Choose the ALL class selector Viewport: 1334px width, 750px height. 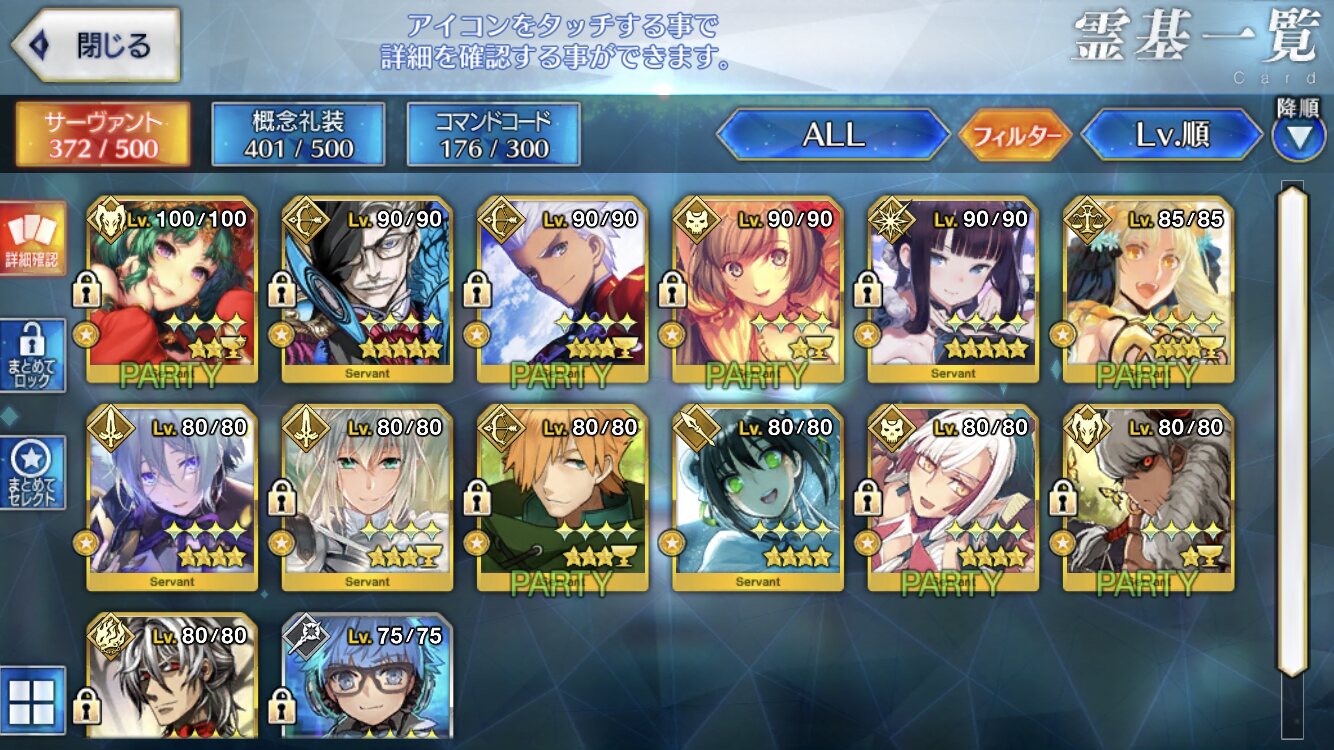click(833, 135)
